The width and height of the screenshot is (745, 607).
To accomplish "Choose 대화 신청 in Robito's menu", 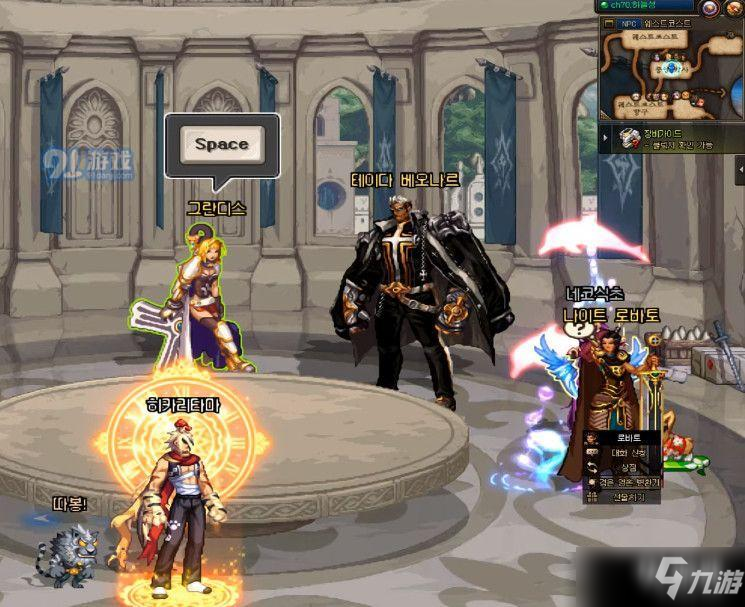I will click(x=628, y=453).
